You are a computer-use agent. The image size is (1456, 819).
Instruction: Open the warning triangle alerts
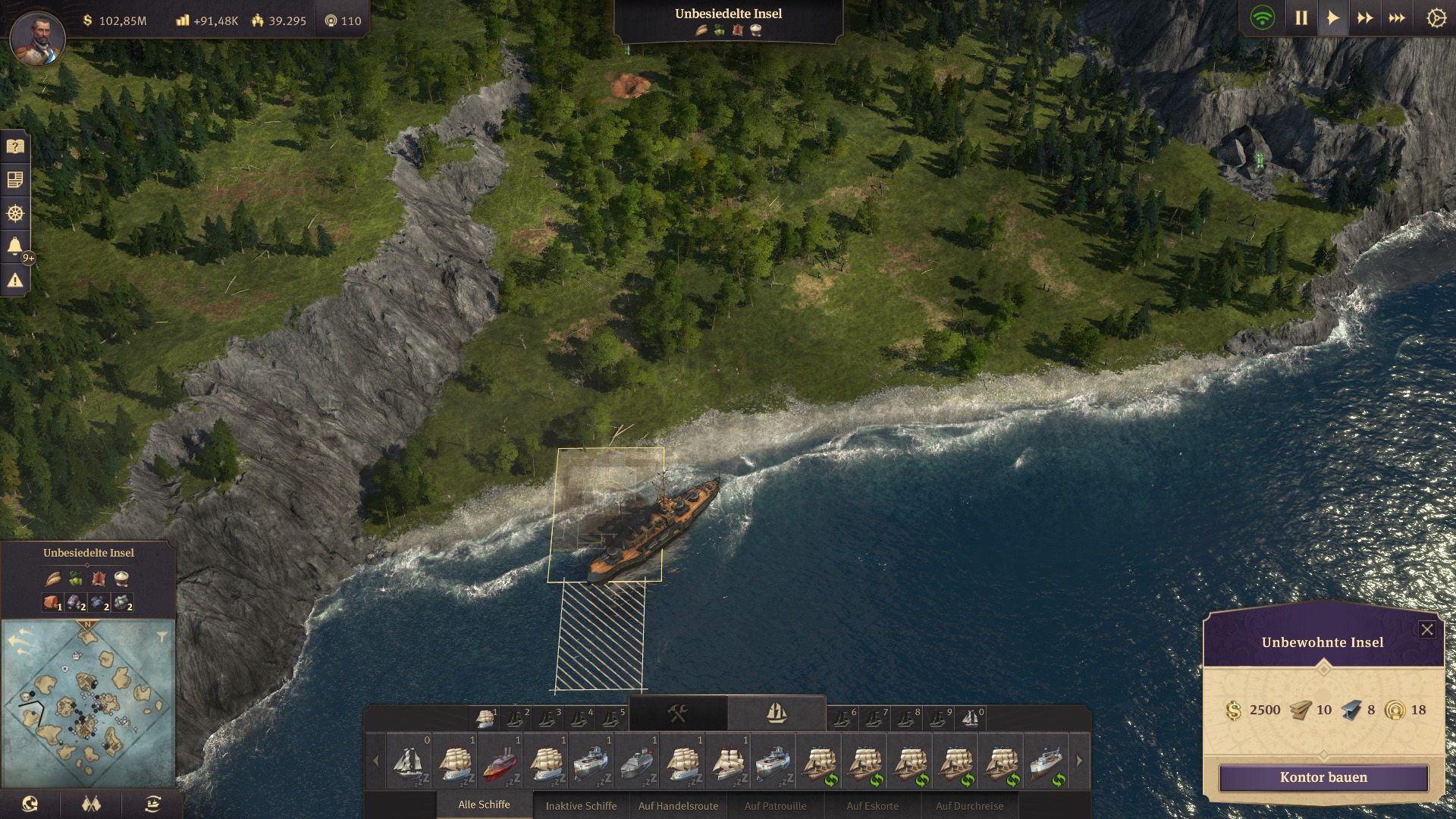tap(15, 281)
